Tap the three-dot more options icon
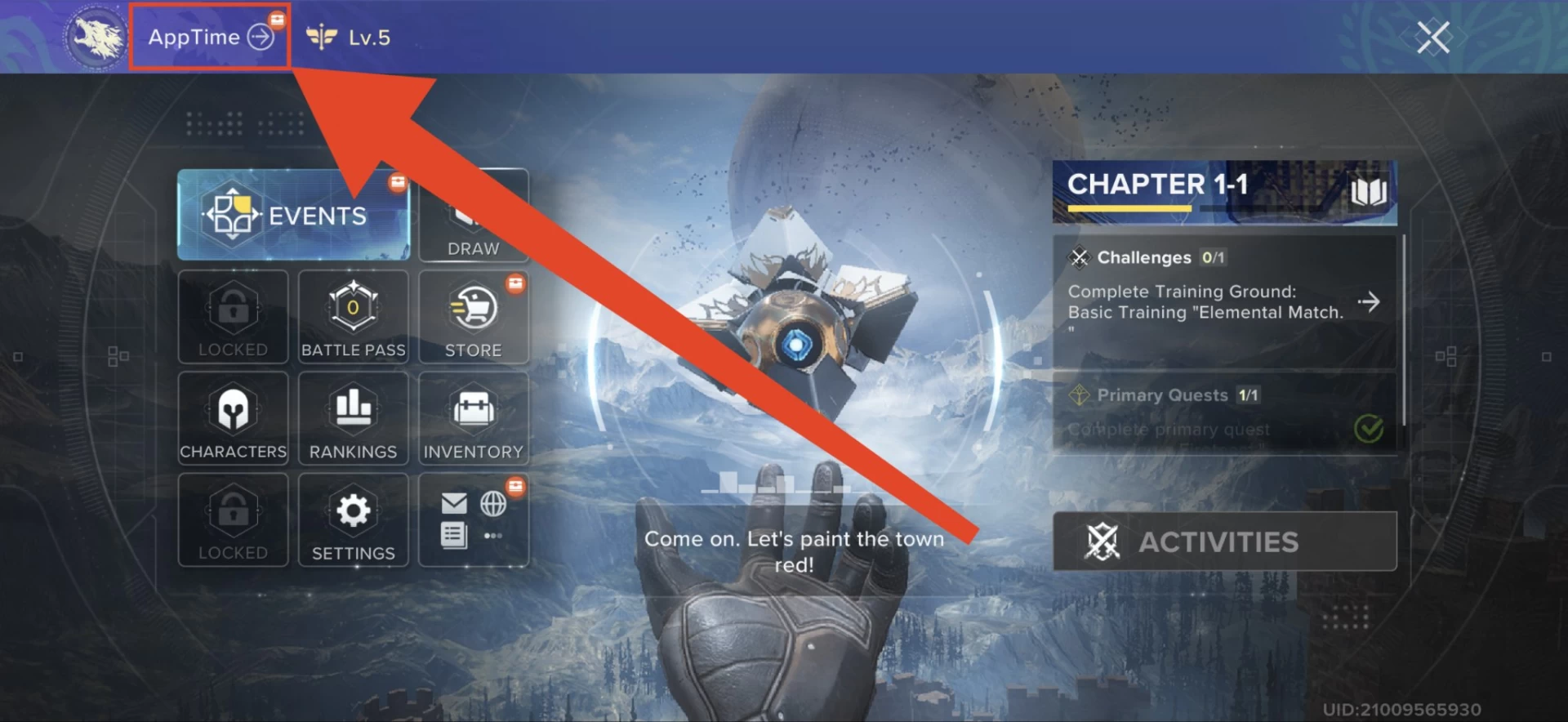This screenshot has height=722, width=1568. [493, 536]
